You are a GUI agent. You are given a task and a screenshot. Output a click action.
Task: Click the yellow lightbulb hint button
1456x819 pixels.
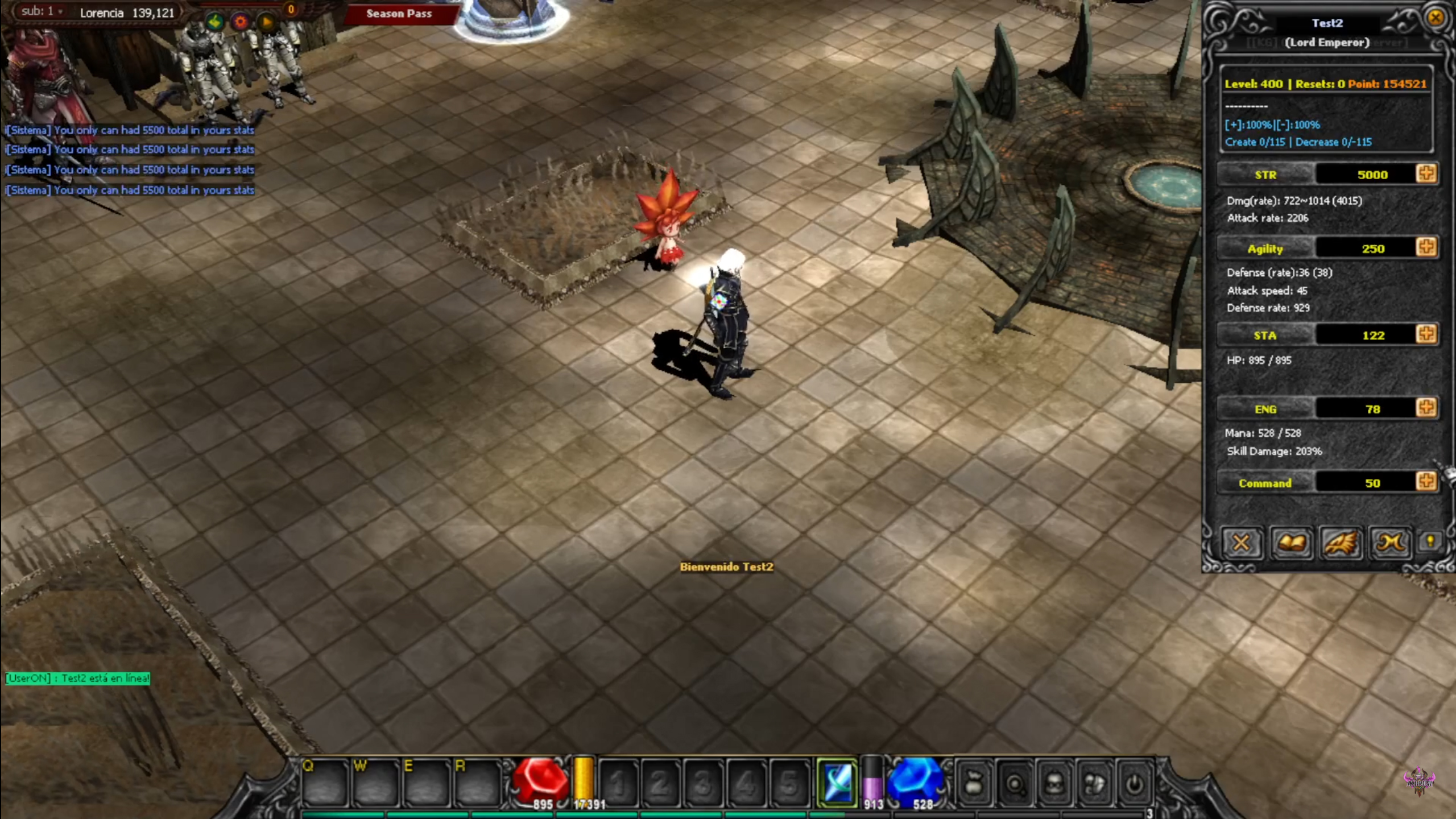tap(1430, 542)
